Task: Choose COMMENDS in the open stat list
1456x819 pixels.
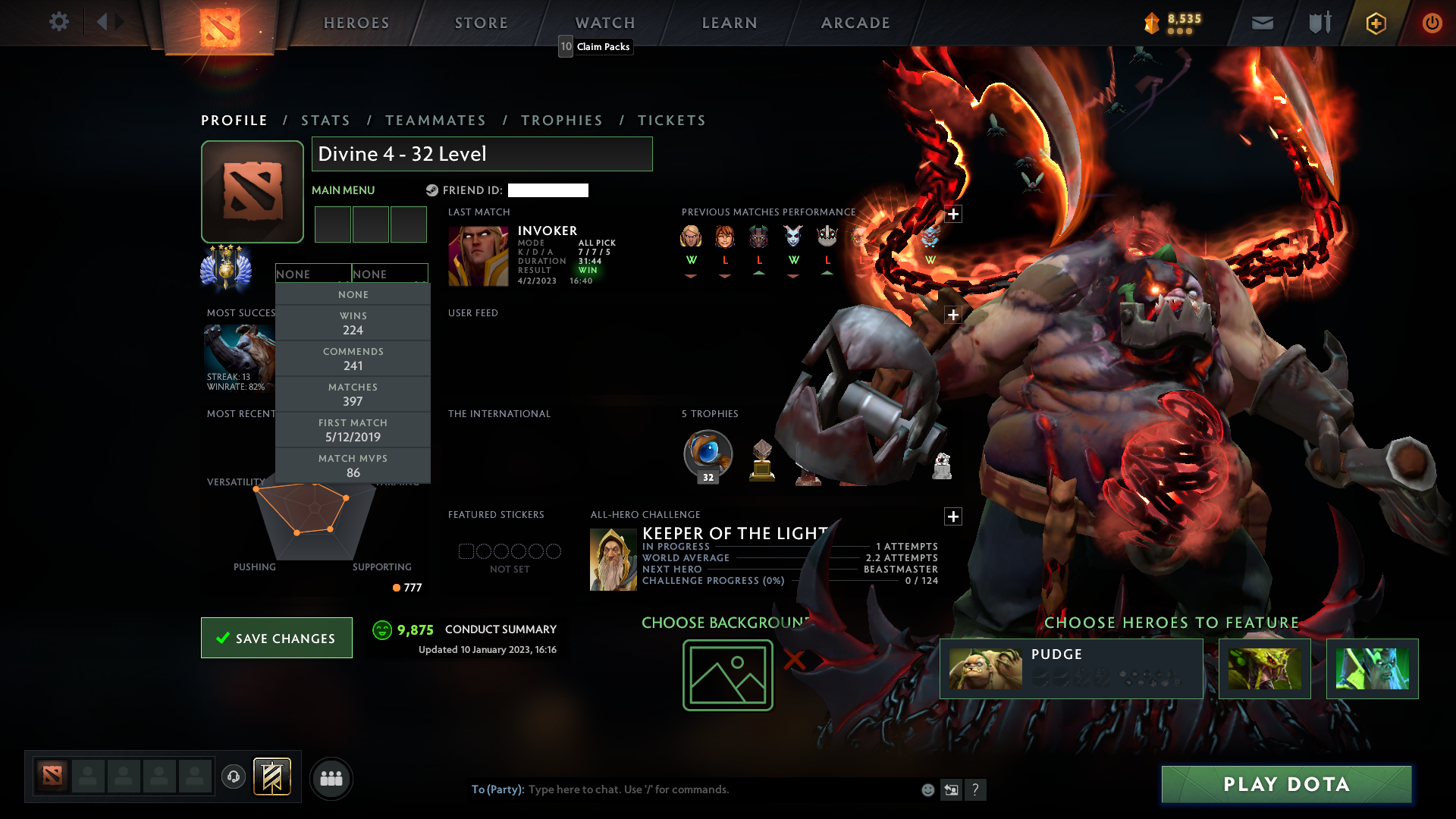Action: [x=353, y=358]
